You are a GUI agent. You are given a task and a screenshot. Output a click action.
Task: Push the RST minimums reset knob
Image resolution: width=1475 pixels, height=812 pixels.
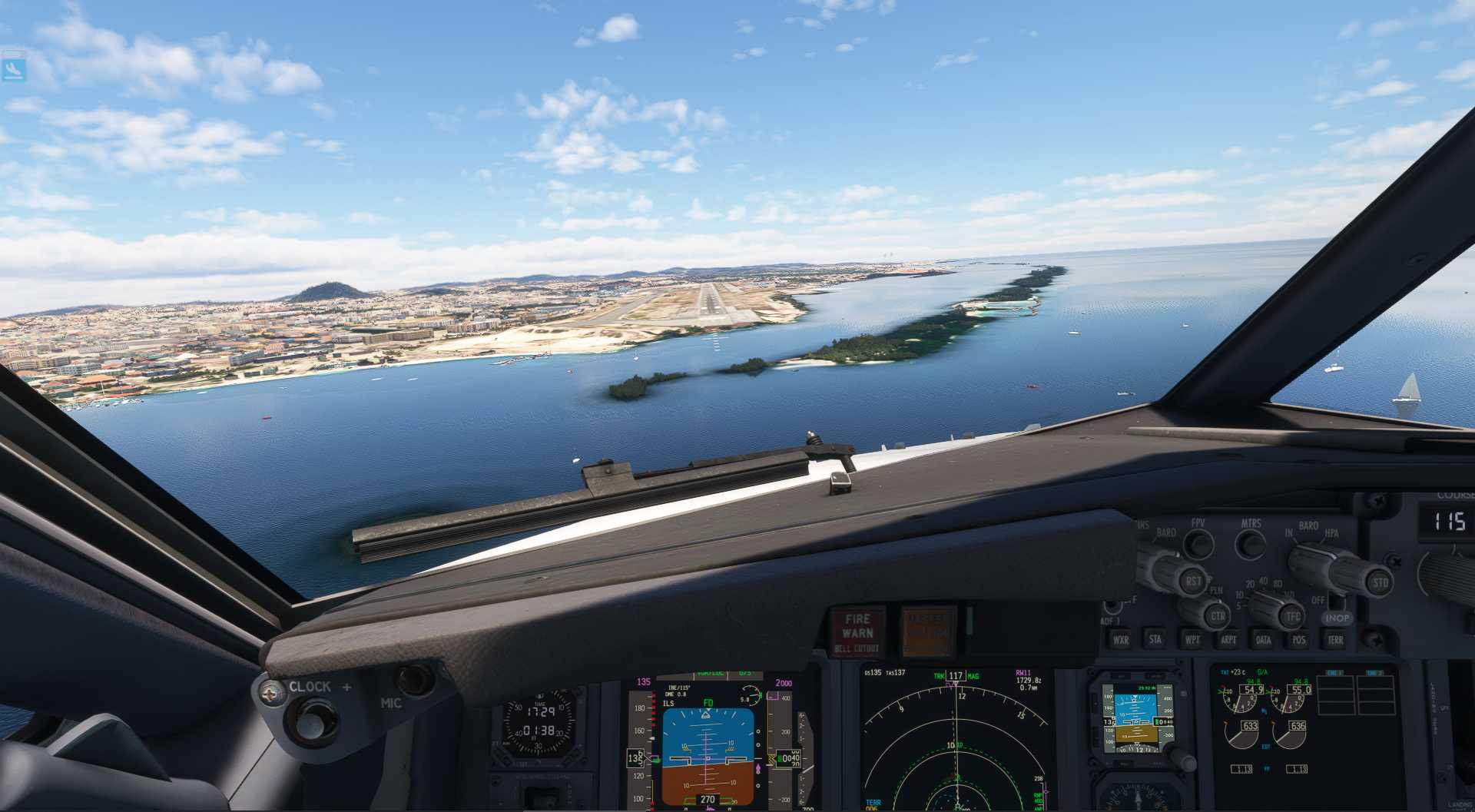click(1192, 581)
